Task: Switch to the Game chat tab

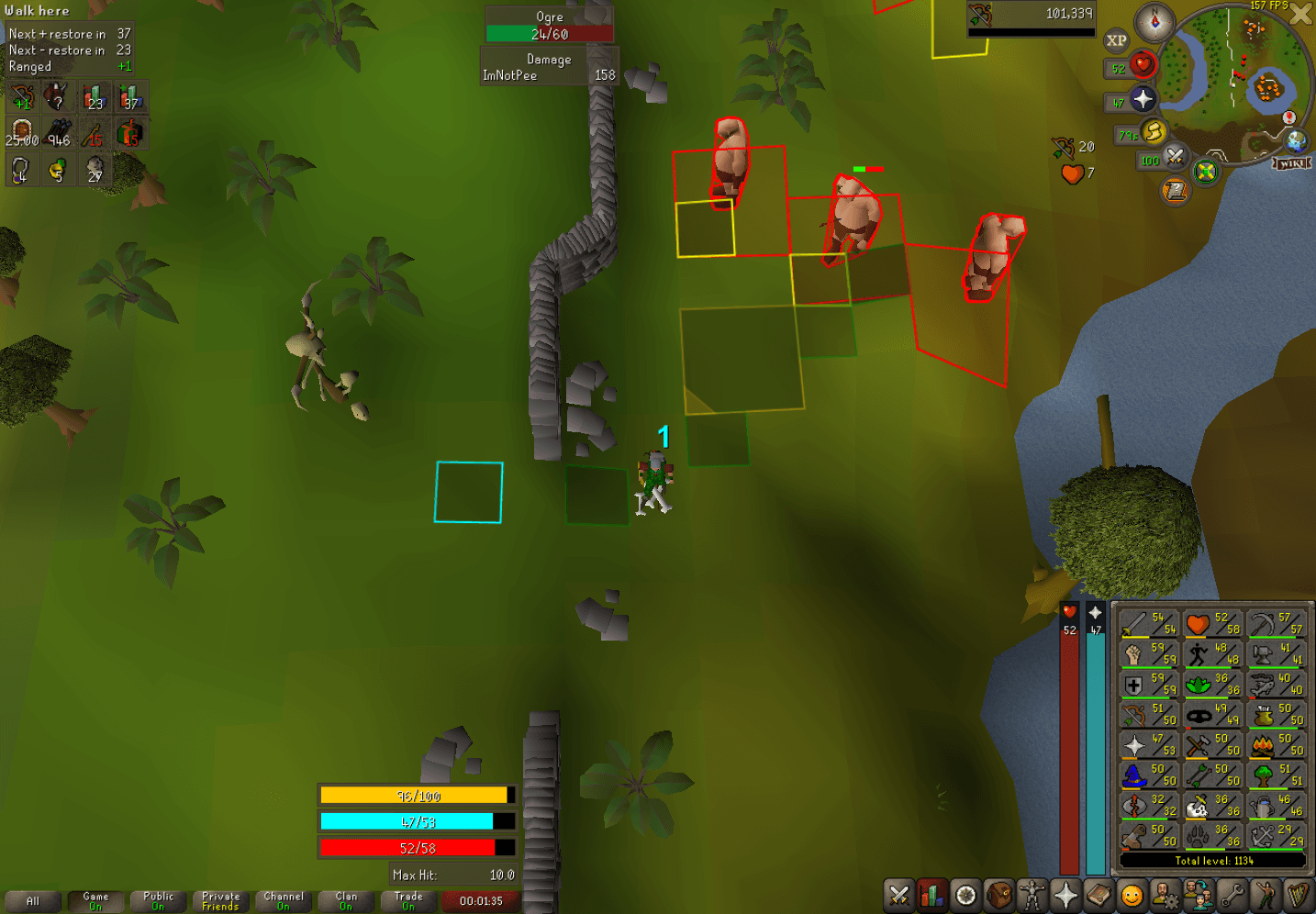Action: 95,901
